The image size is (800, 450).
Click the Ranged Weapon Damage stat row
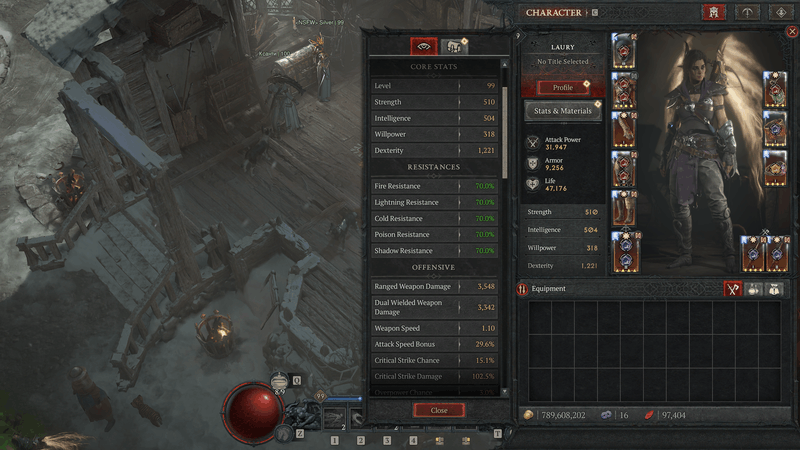coord(436,287)
